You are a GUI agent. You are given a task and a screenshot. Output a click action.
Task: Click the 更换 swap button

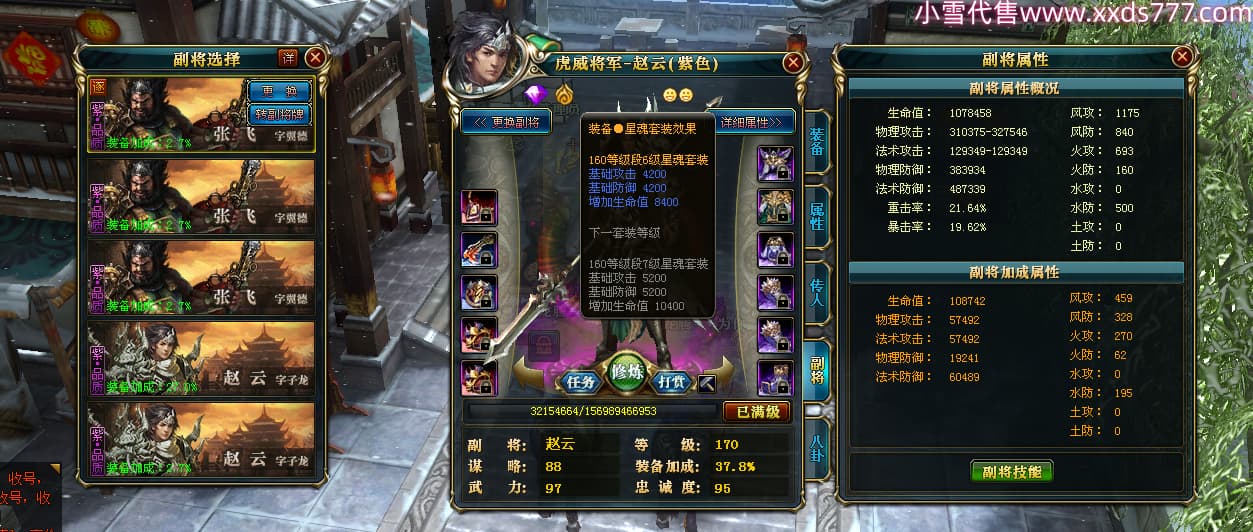tap(279, 90)
